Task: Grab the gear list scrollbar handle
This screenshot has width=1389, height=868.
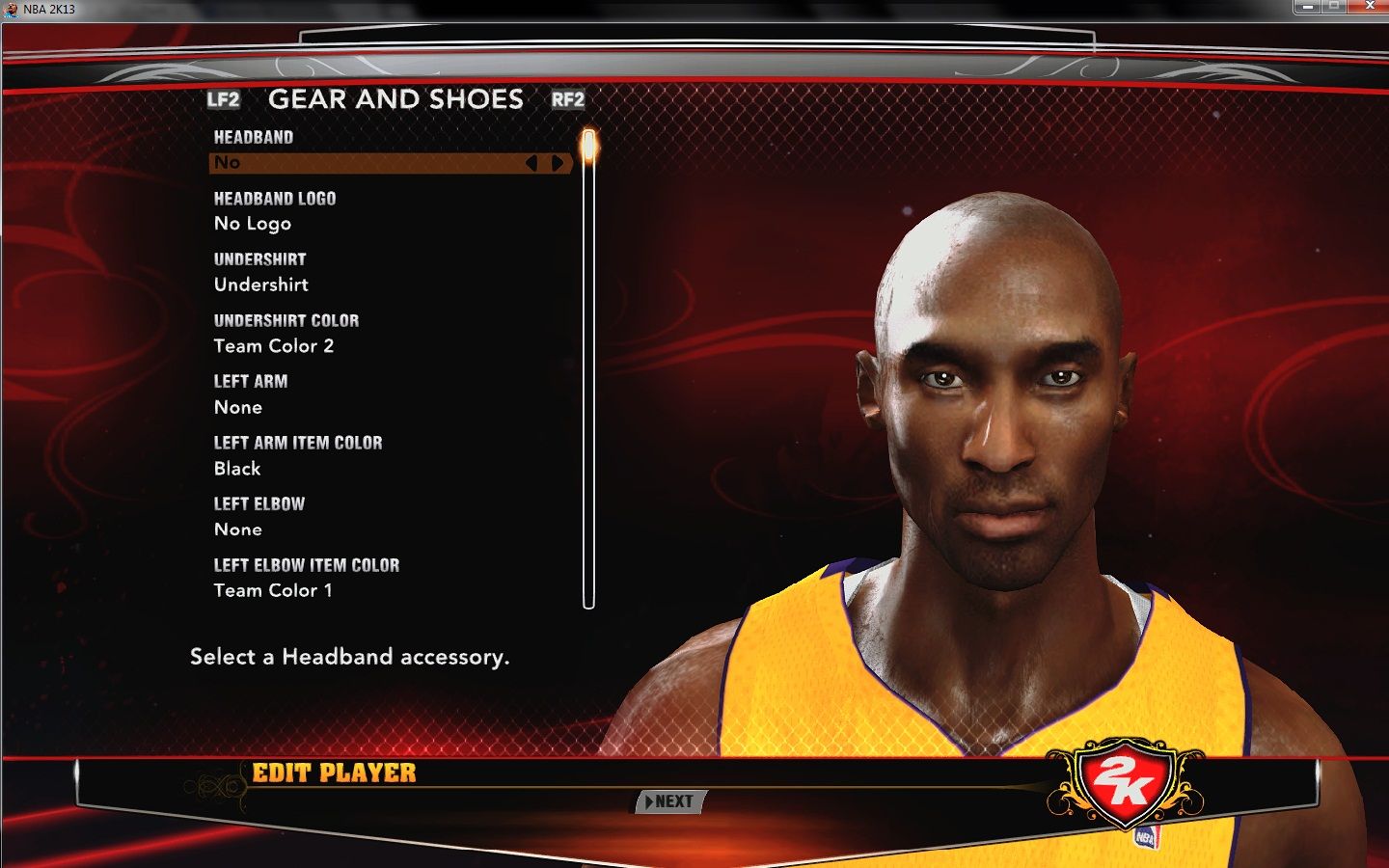Action: point(588,148)
